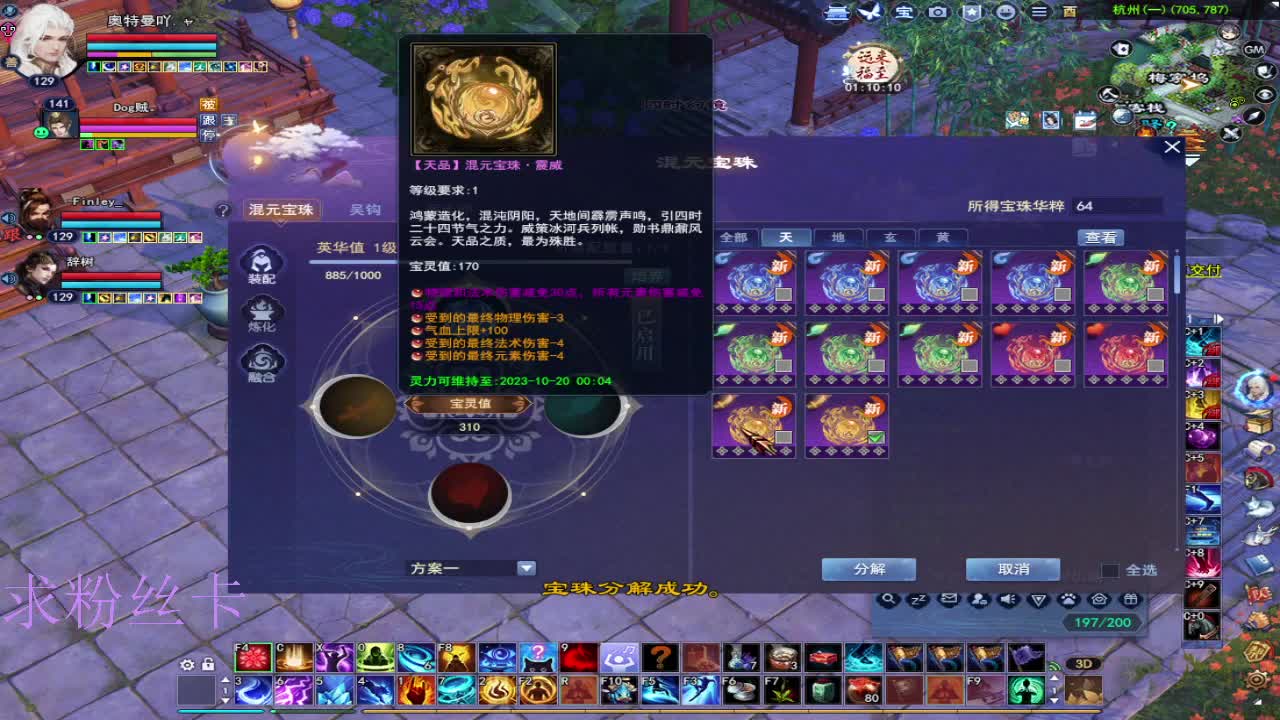Click the magnifier search icon above the chat

(x=888, y=598)
